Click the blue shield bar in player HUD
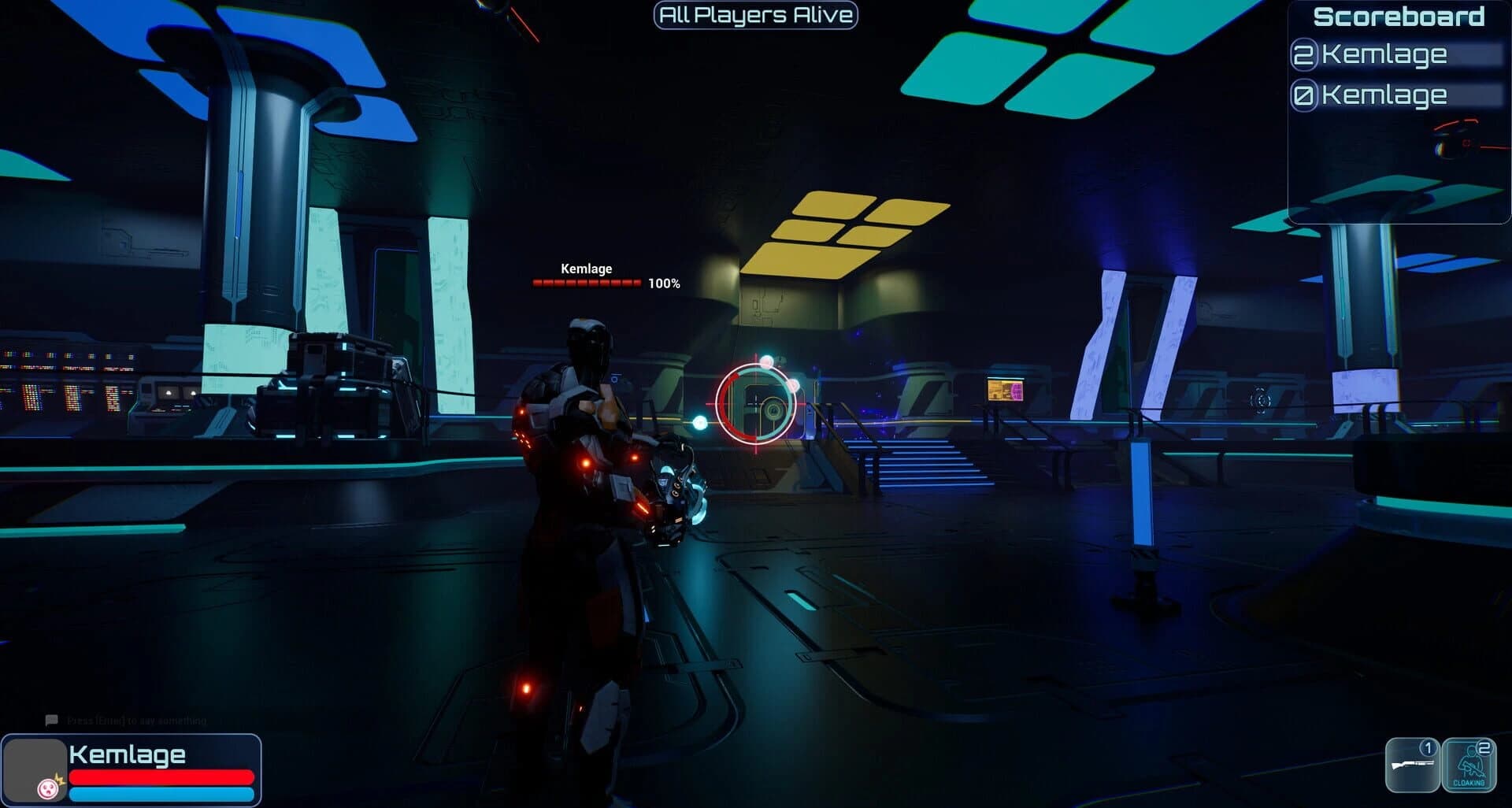1512x808 pixels. [161, 793]
